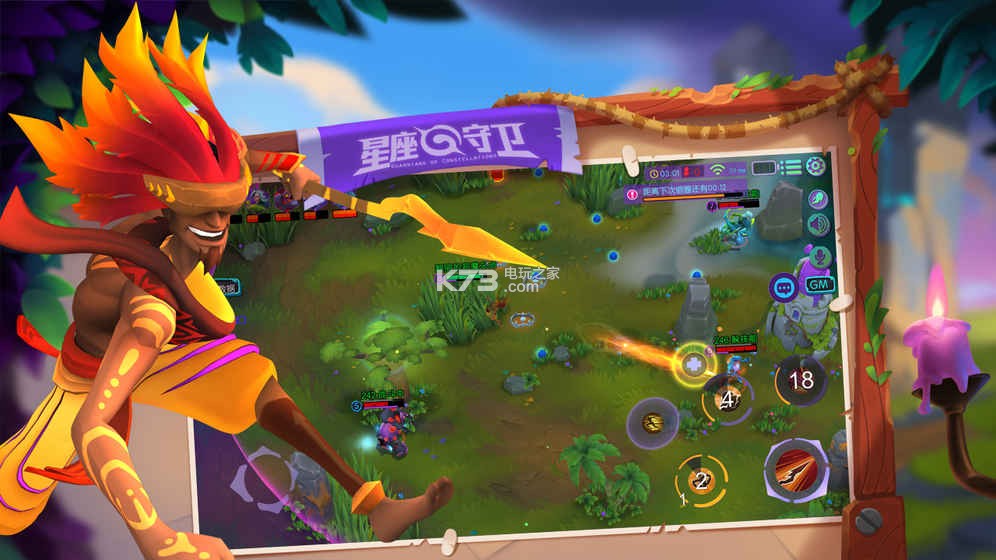Open the gear settings menu
The height and width of the screenshot is (560, 996).
(x=816, y=167)
